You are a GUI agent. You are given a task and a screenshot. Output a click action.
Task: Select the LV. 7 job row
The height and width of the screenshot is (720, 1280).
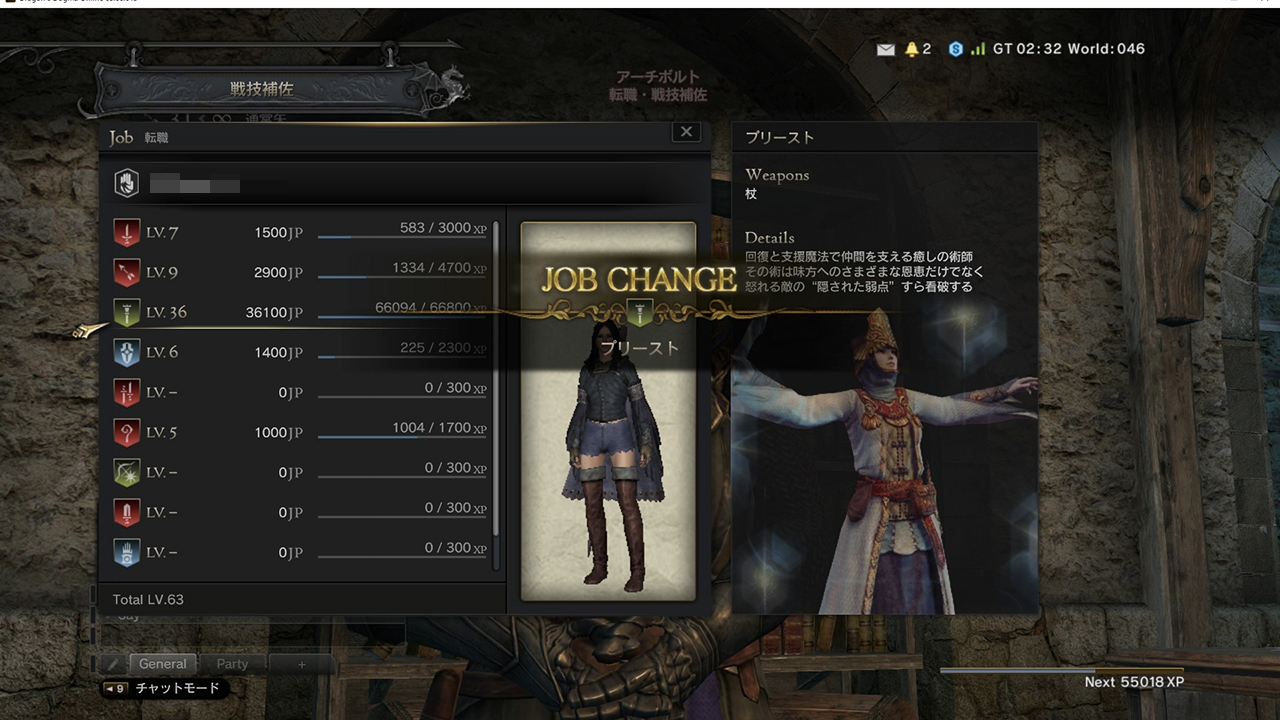[x=300, y=233]
